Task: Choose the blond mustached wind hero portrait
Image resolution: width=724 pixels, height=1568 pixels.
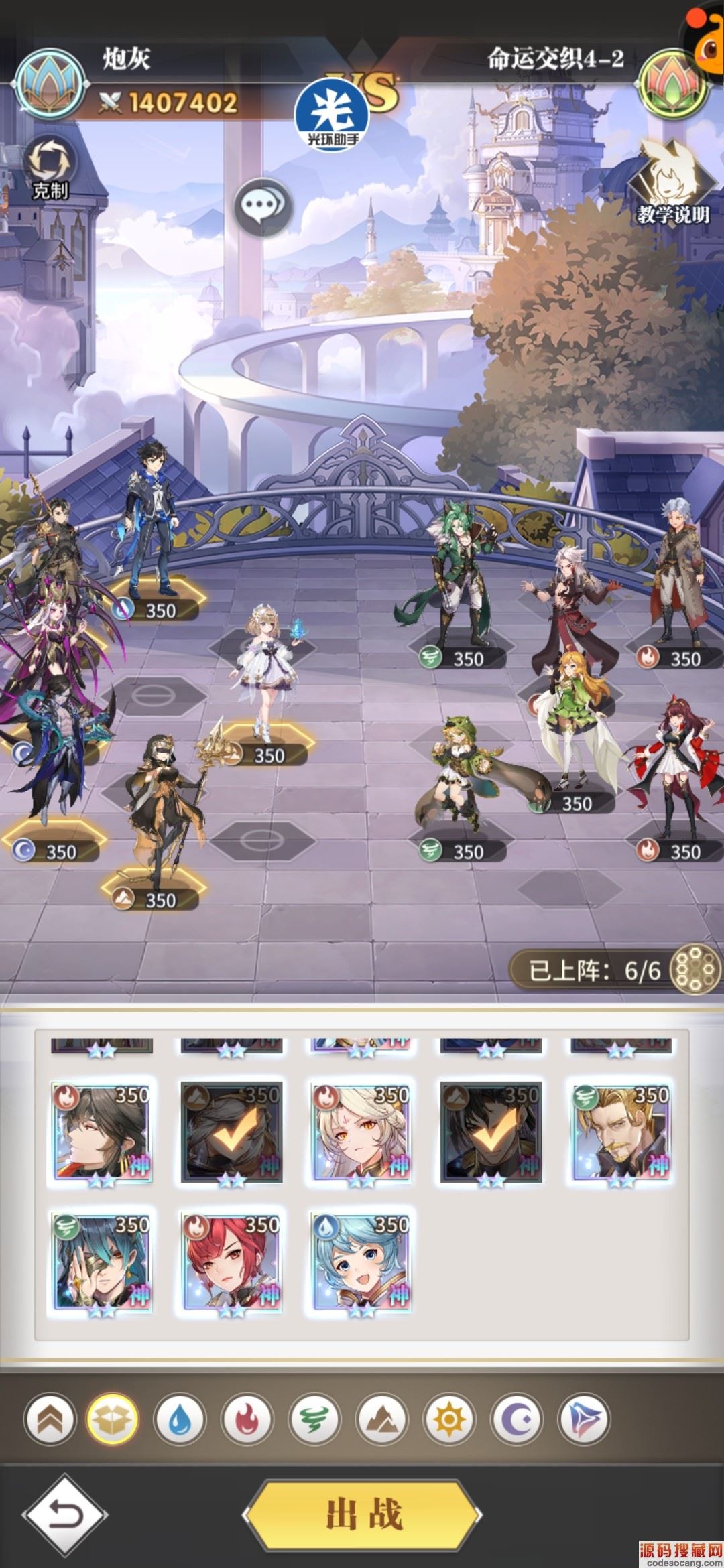Action: coord(621,1132)
